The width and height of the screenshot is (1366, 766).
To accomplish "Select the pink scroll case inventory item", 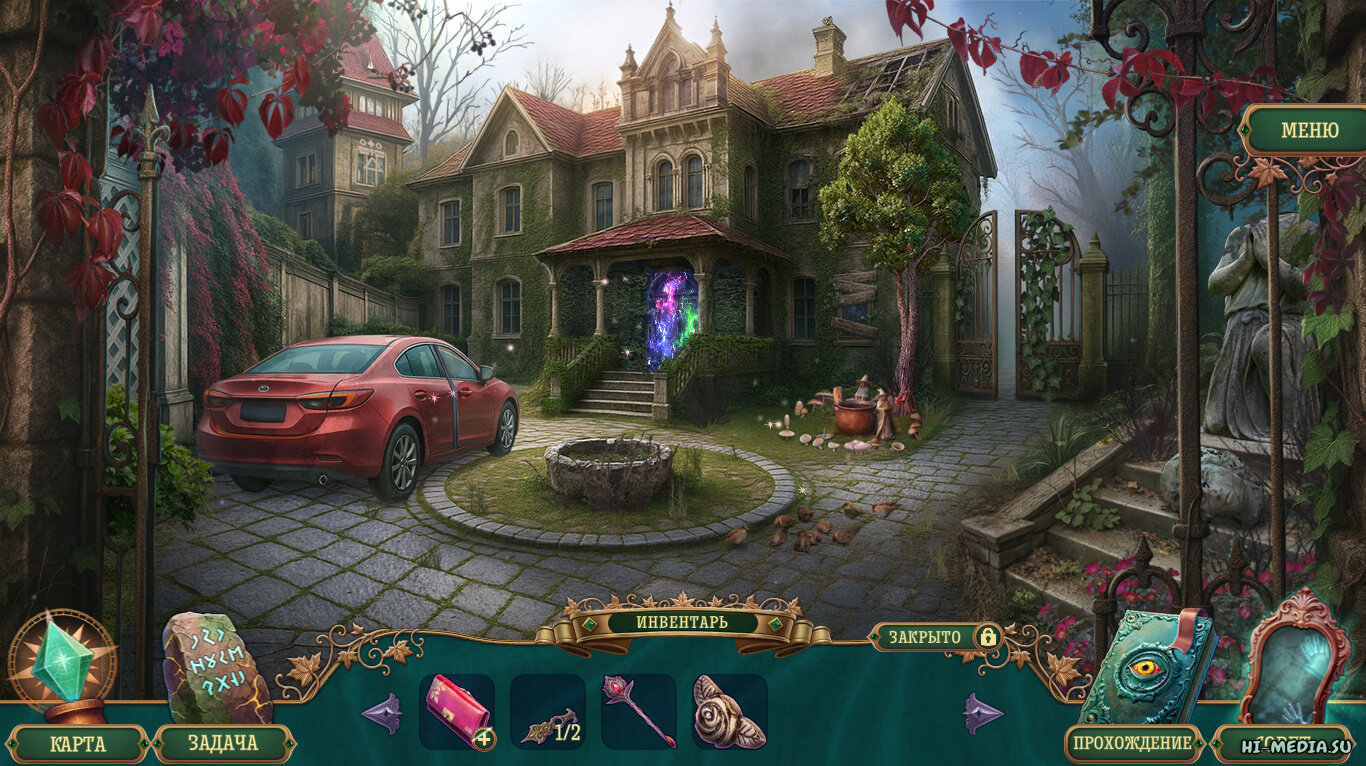I will pyautogui.click(x=457, y=711).
